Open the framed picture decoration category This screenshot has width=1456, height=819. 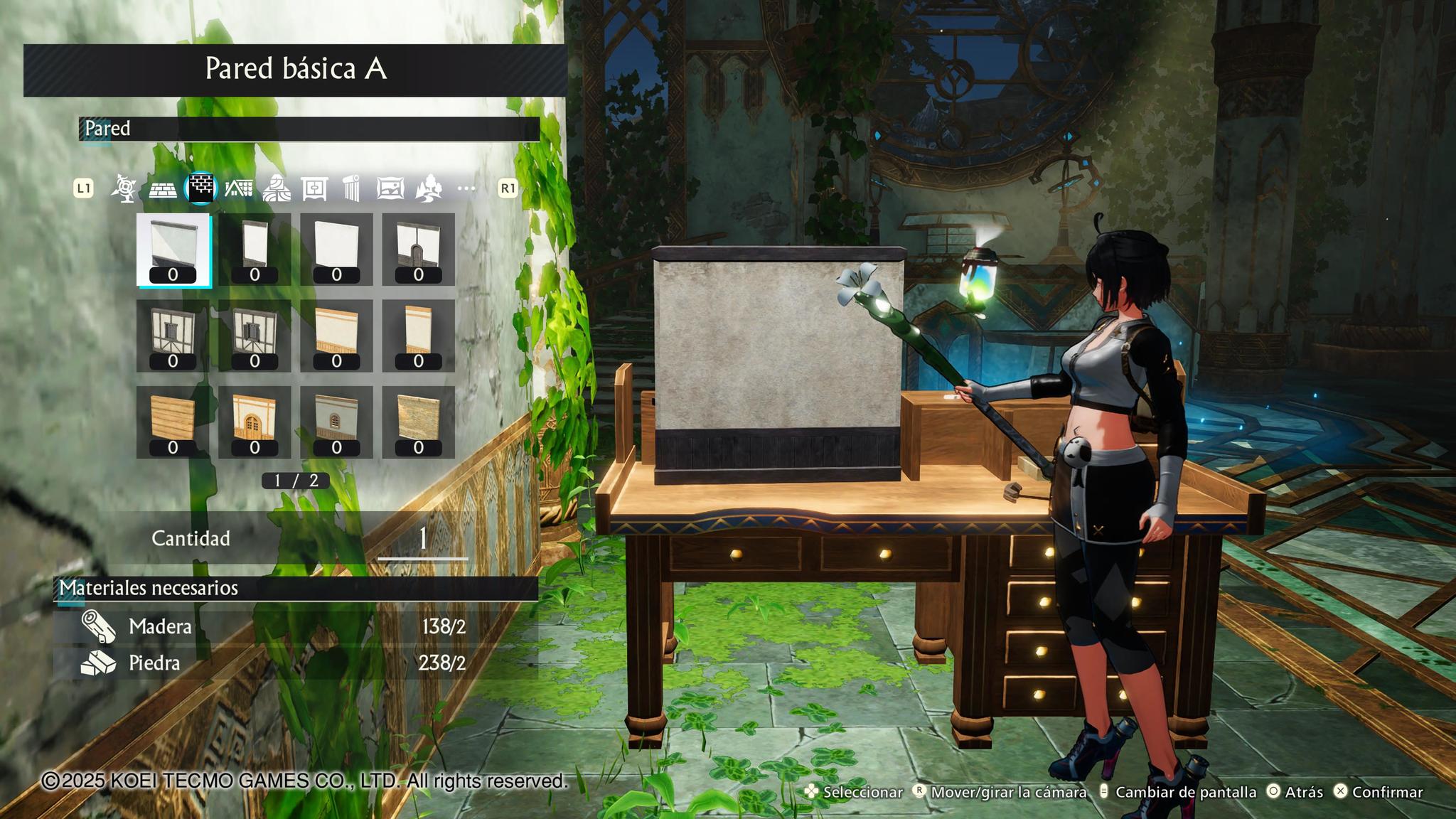pos(390,188)
